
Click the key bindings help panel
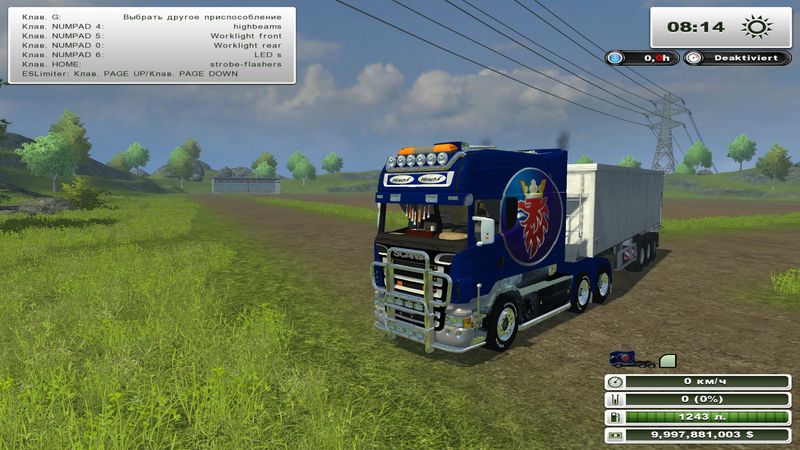point(151,45)
